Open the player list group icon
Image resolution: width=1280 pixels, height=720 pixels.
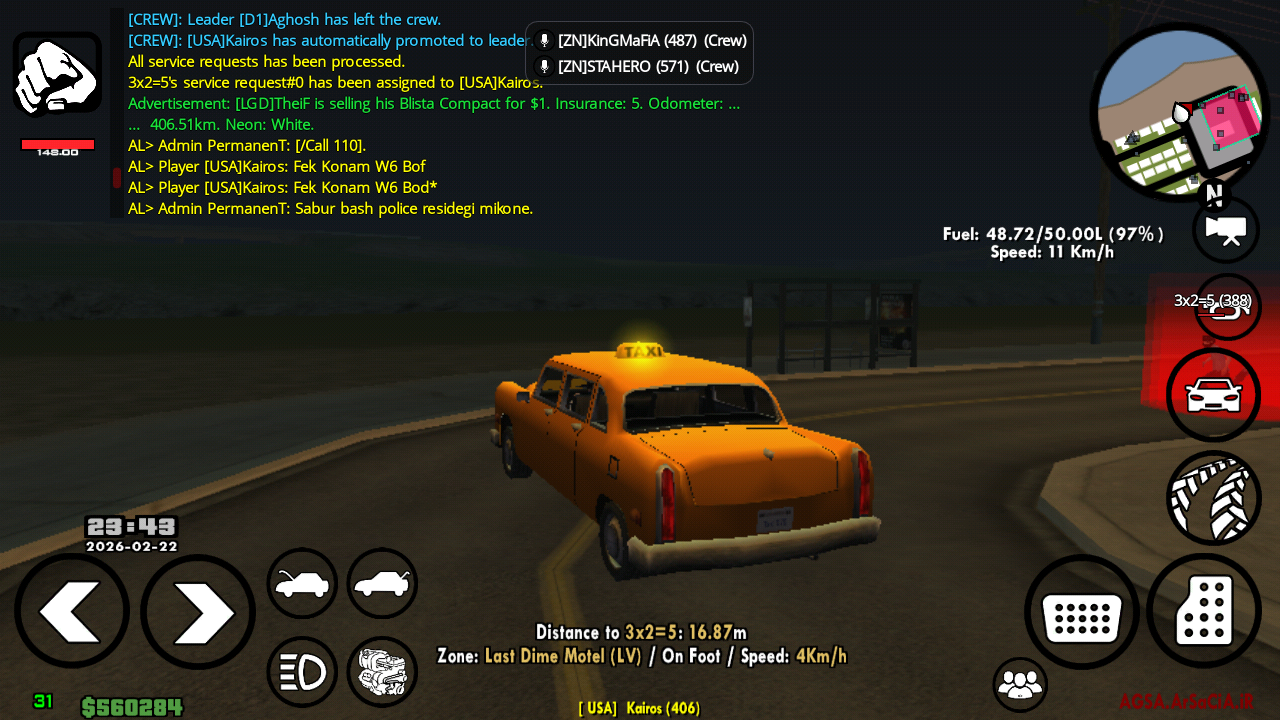click(x=1020, y=684)
